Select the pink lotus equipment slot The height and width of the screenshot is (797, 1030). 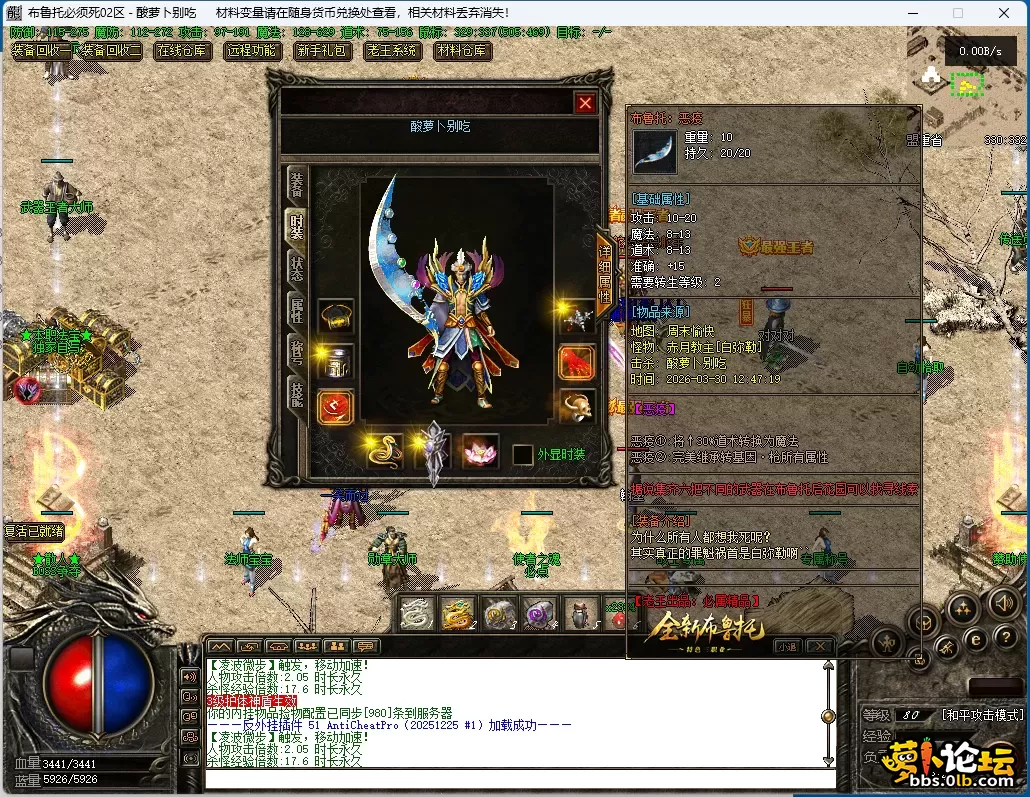point(481,451)
